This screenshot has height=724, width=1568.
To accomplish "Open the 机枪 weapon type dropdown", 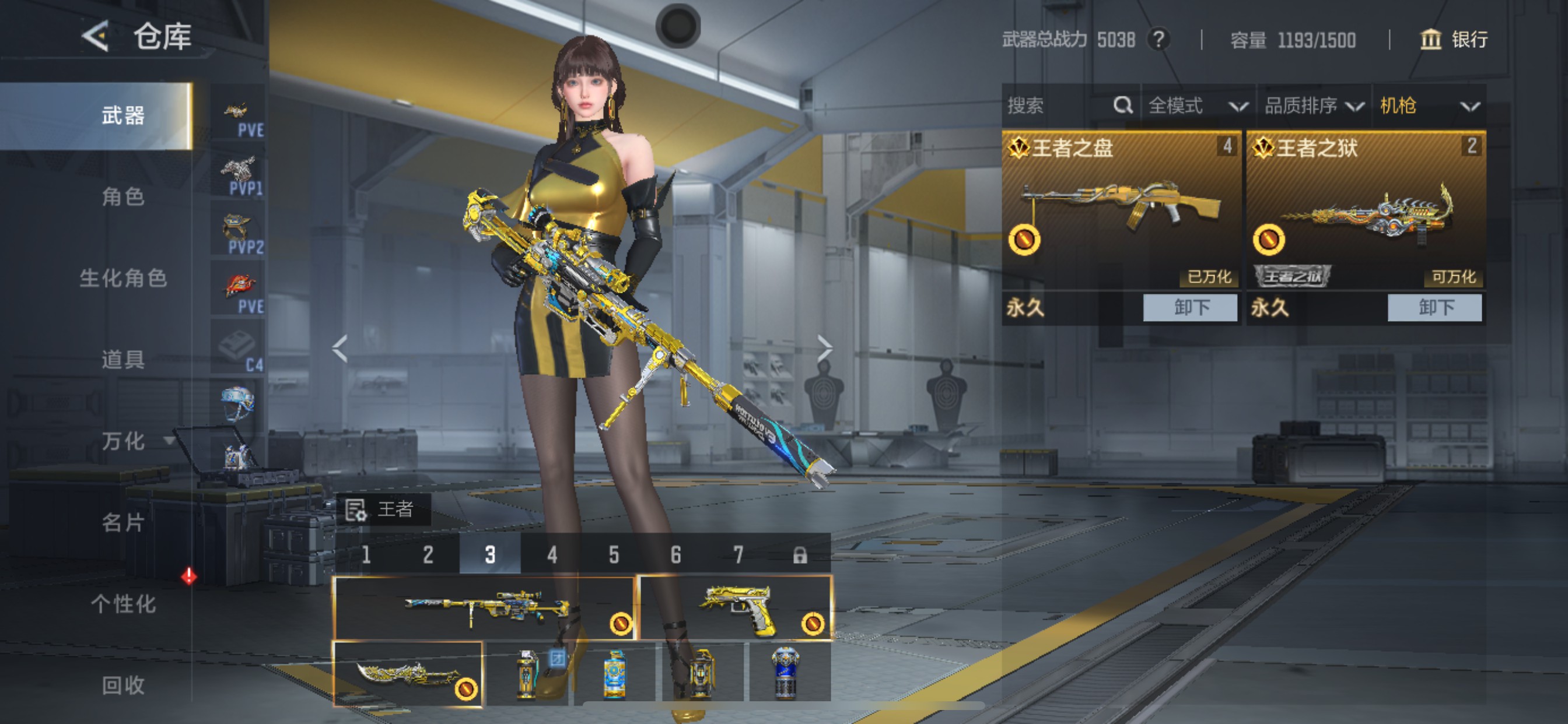I will pyautogui.click(x=1429, y=106).
